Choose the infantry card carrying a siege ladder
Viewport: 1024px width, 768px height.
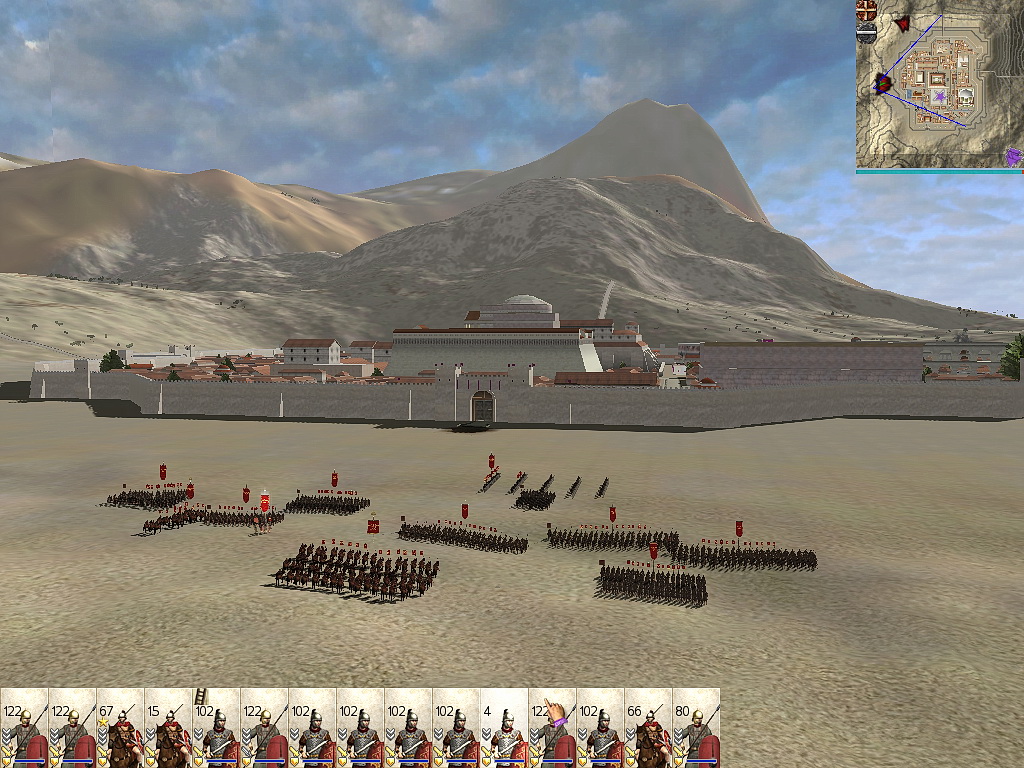216,728
